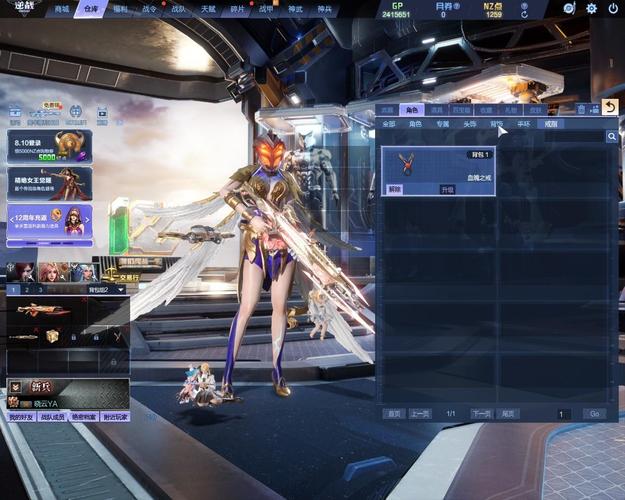The width and height of the screenshot is (625, 500).
Task: Go to 下一页 next page
Action: point(481,413)
